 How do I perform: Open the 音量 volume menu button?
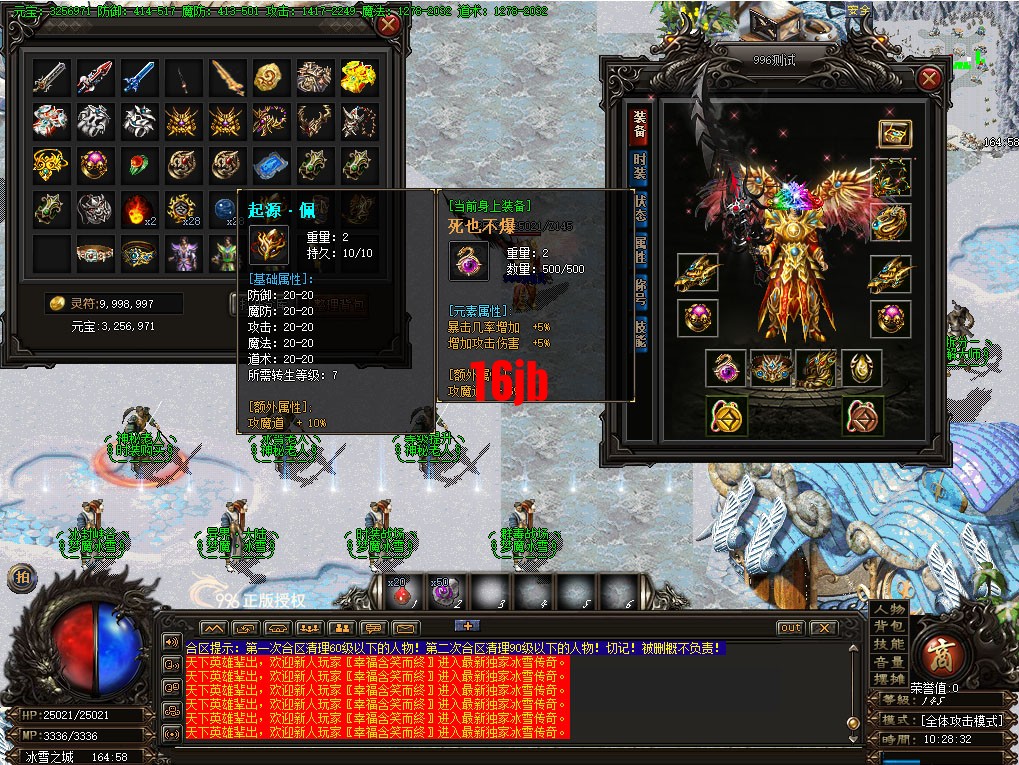click(889, 661)
